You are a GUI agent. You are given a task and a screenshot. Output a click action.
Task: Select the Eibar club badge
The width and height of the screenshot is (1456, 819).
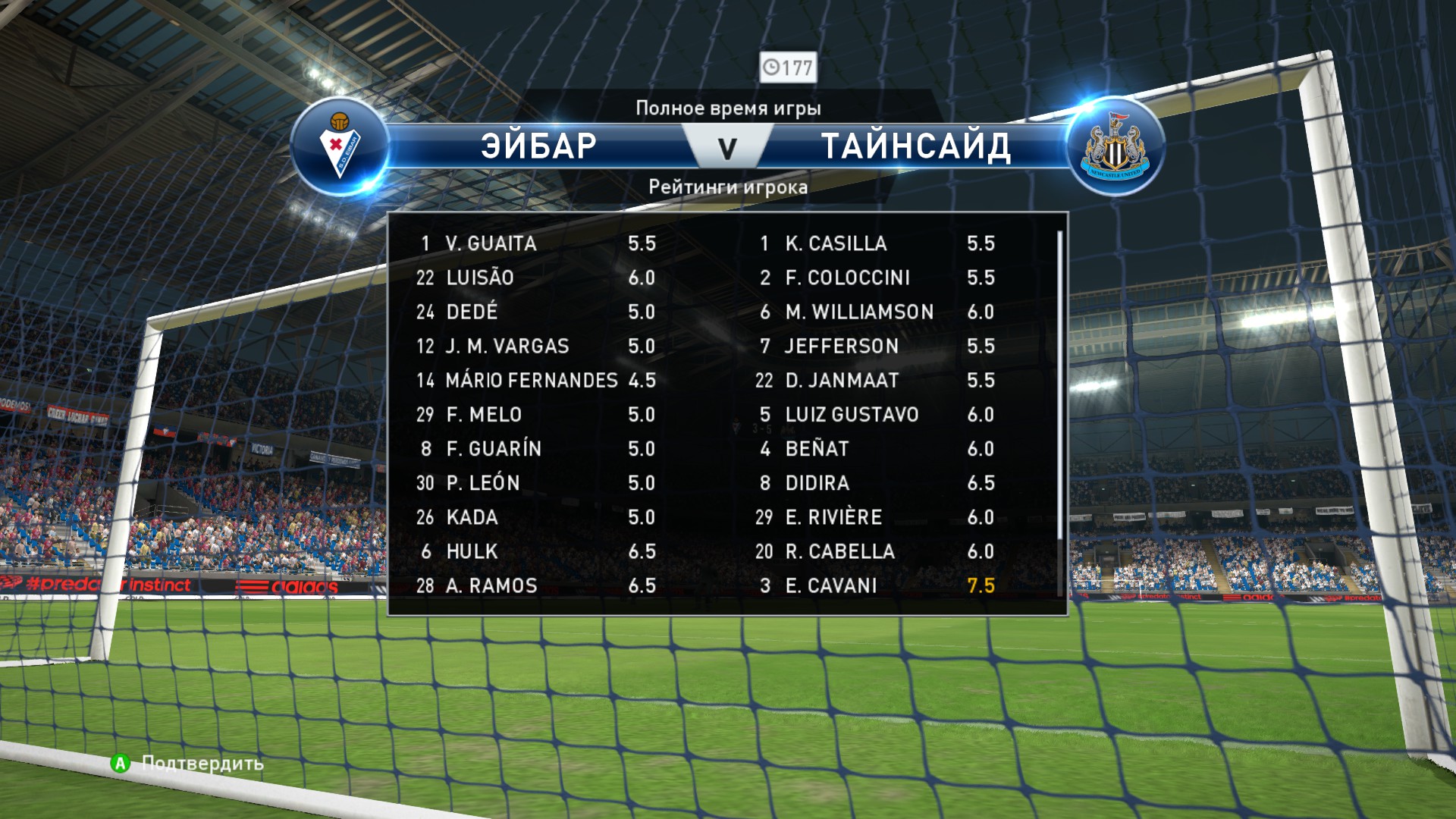(x=340, y=146)
